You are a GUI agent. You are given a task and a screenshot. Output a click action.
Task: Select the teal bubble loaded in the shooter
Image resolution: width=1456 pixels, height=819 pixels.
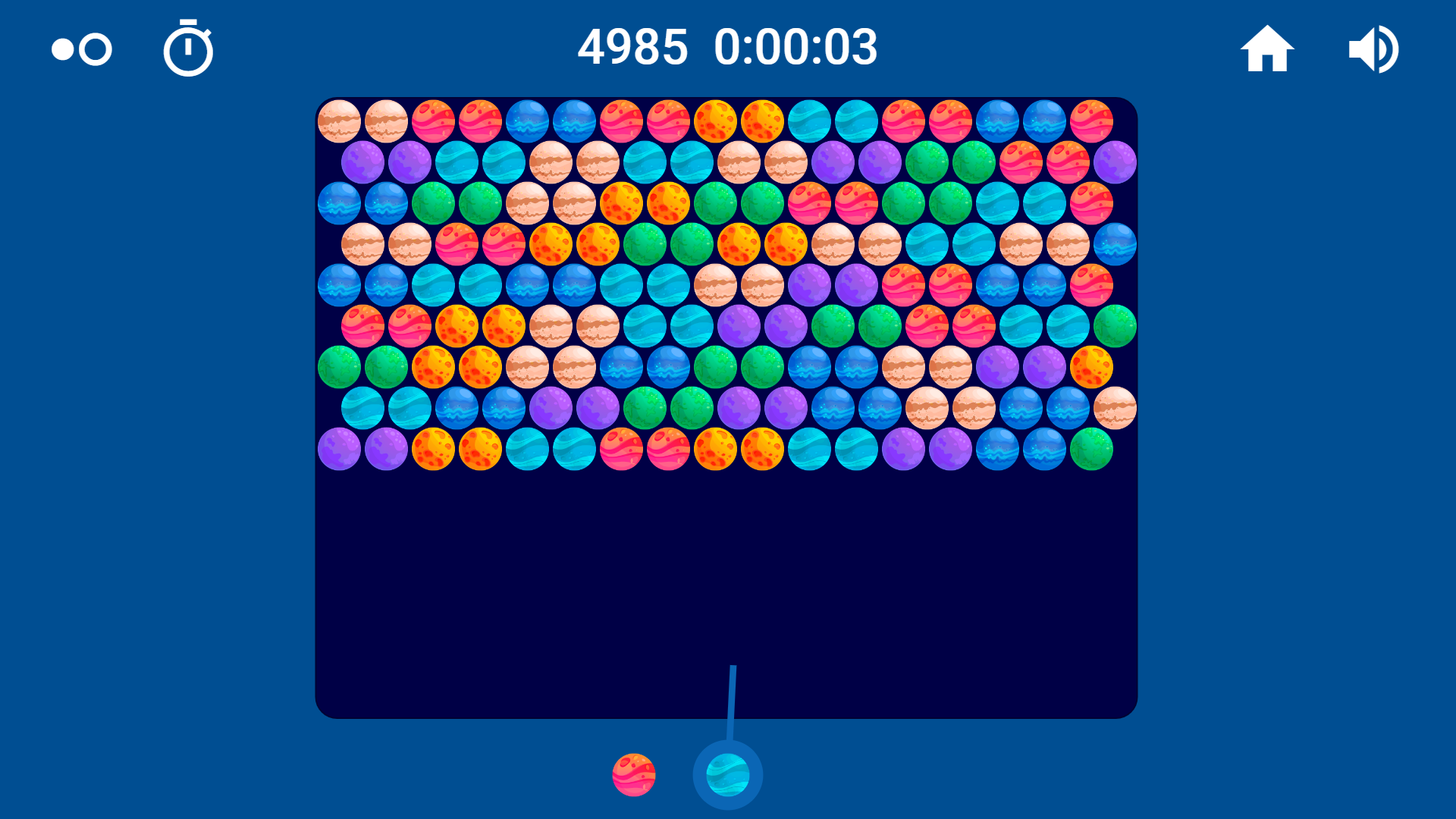pyautogui.click(x=727, y=774)
